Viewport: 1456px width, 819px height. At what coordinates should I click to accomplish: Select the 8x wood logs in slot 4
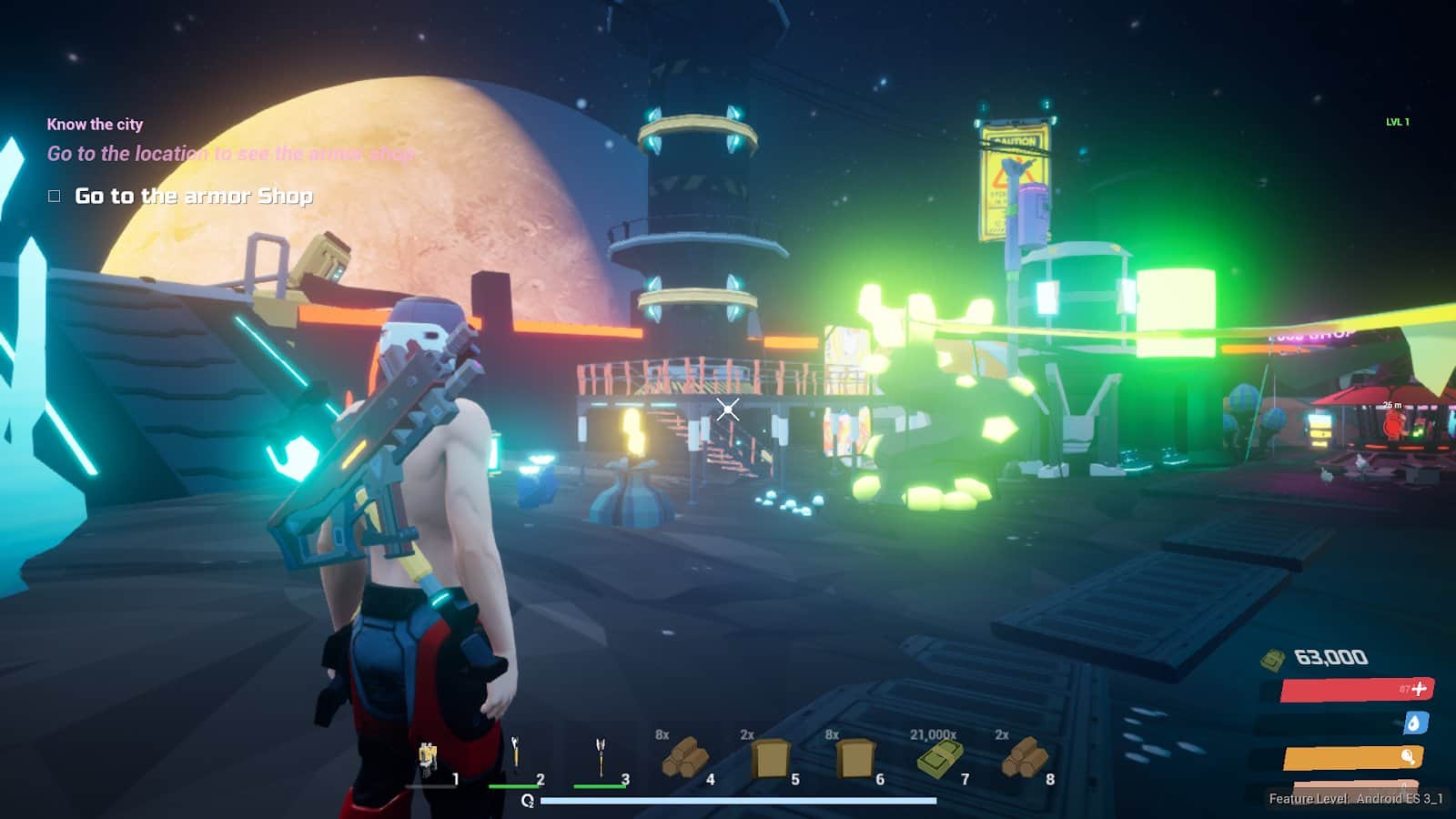click(684, 758)
